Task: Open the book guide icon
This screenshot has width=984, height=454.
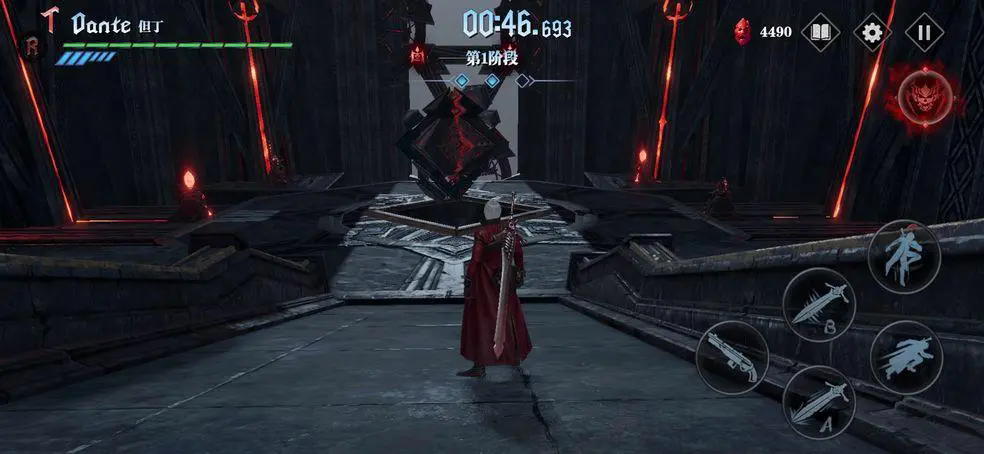Action: point(820,33)
